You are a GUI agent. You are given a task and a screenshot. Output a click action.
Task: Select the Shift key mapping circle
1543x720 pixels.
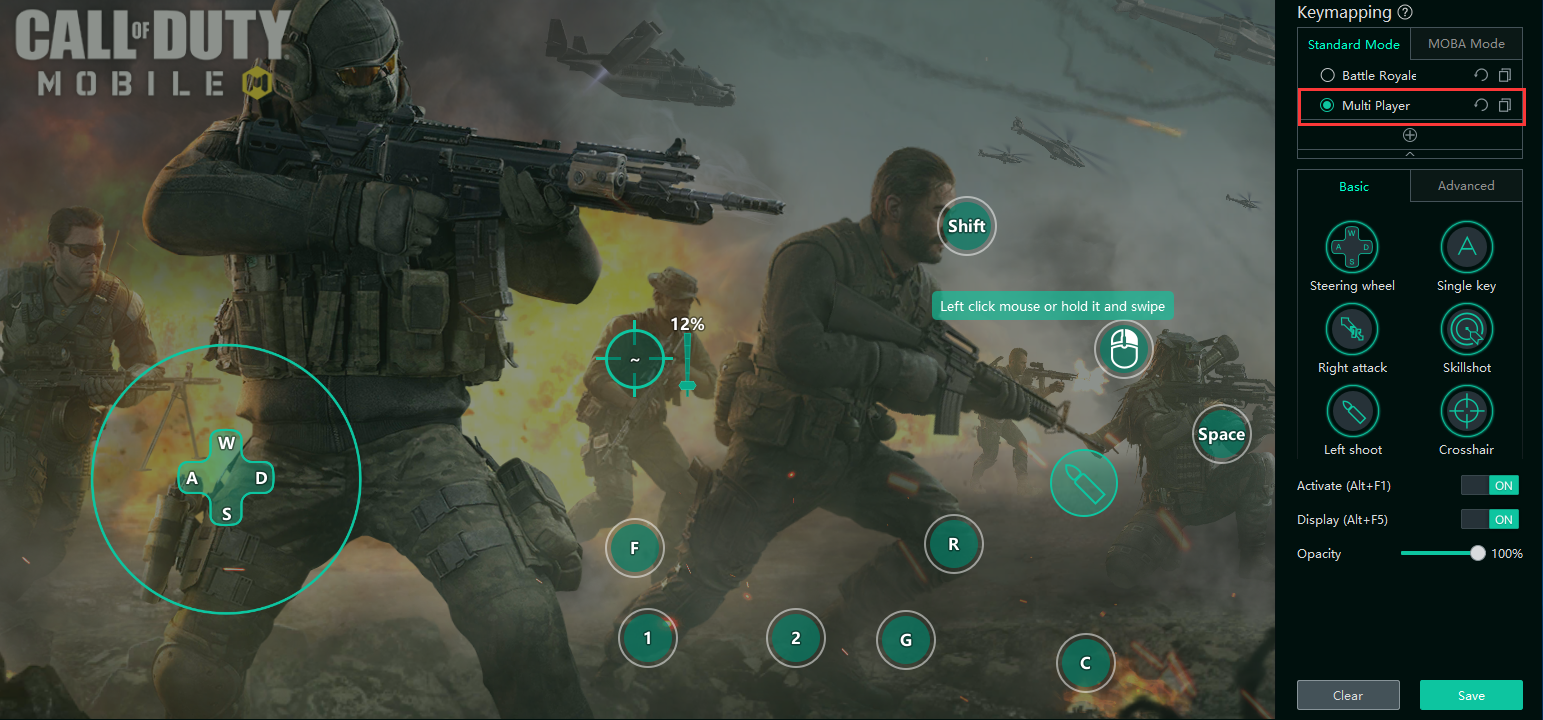click(x=966, y=226)
